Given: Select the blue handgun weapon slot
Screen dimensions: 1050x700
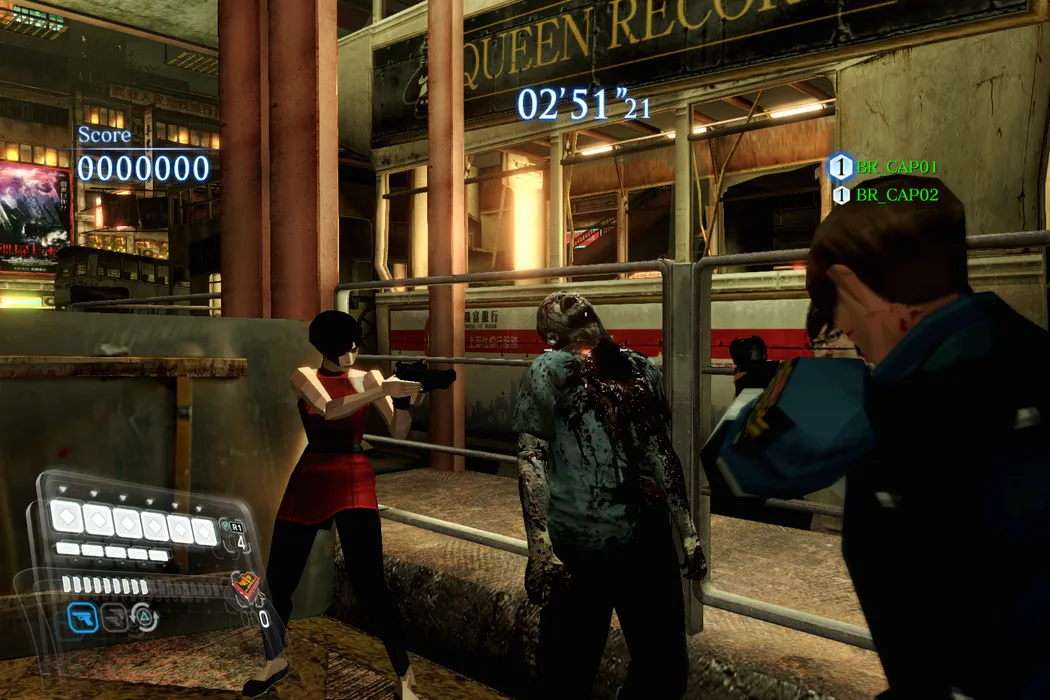Looking at the screenshot, I should tap(84, 618).
